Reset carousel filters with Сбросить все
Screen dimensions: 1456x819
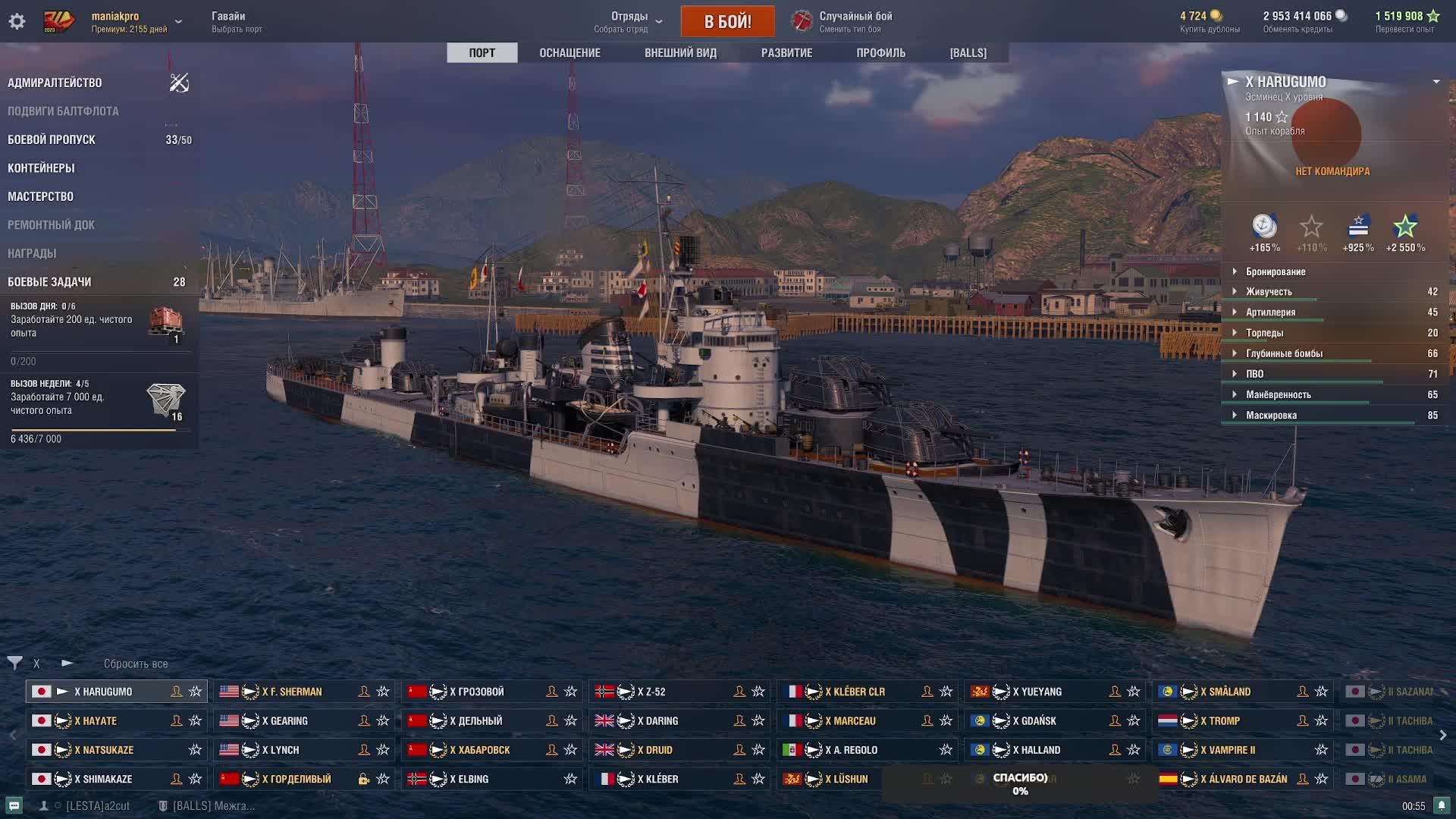click(136, 664)
